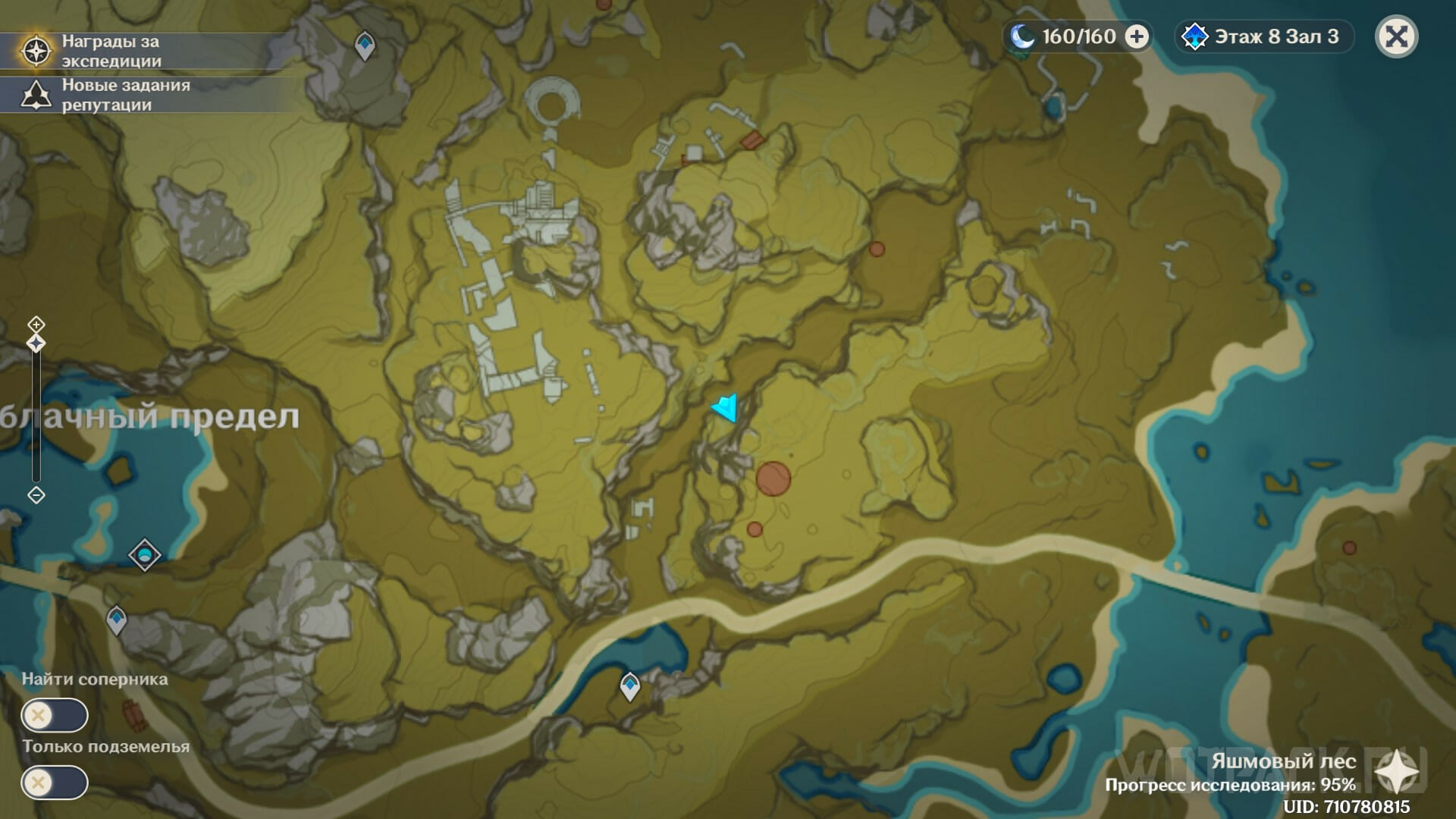Close the map with the X button
1456x819 pixels.
click(1396, 36)
